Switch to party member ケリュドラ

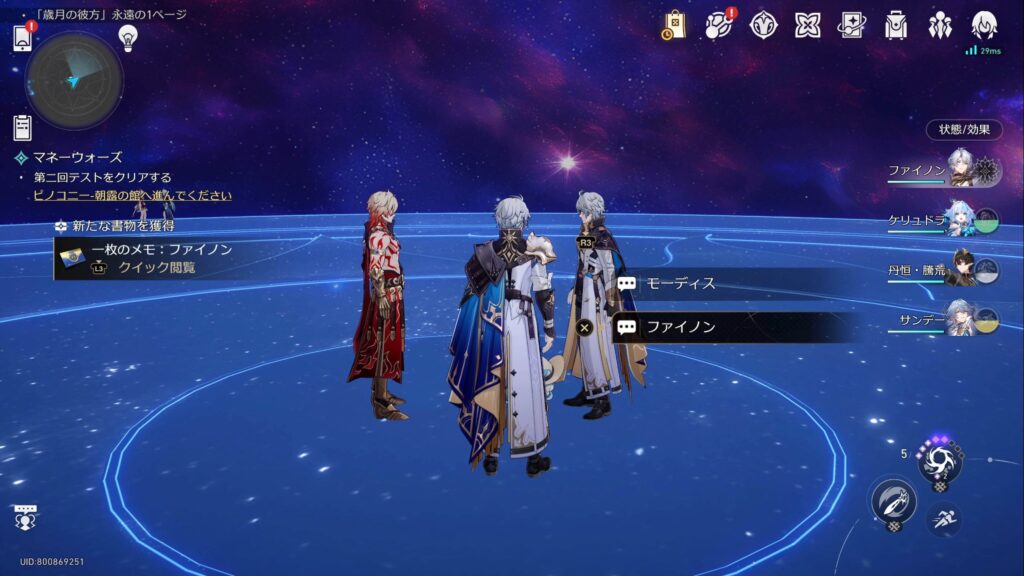(x=944, y=220)
